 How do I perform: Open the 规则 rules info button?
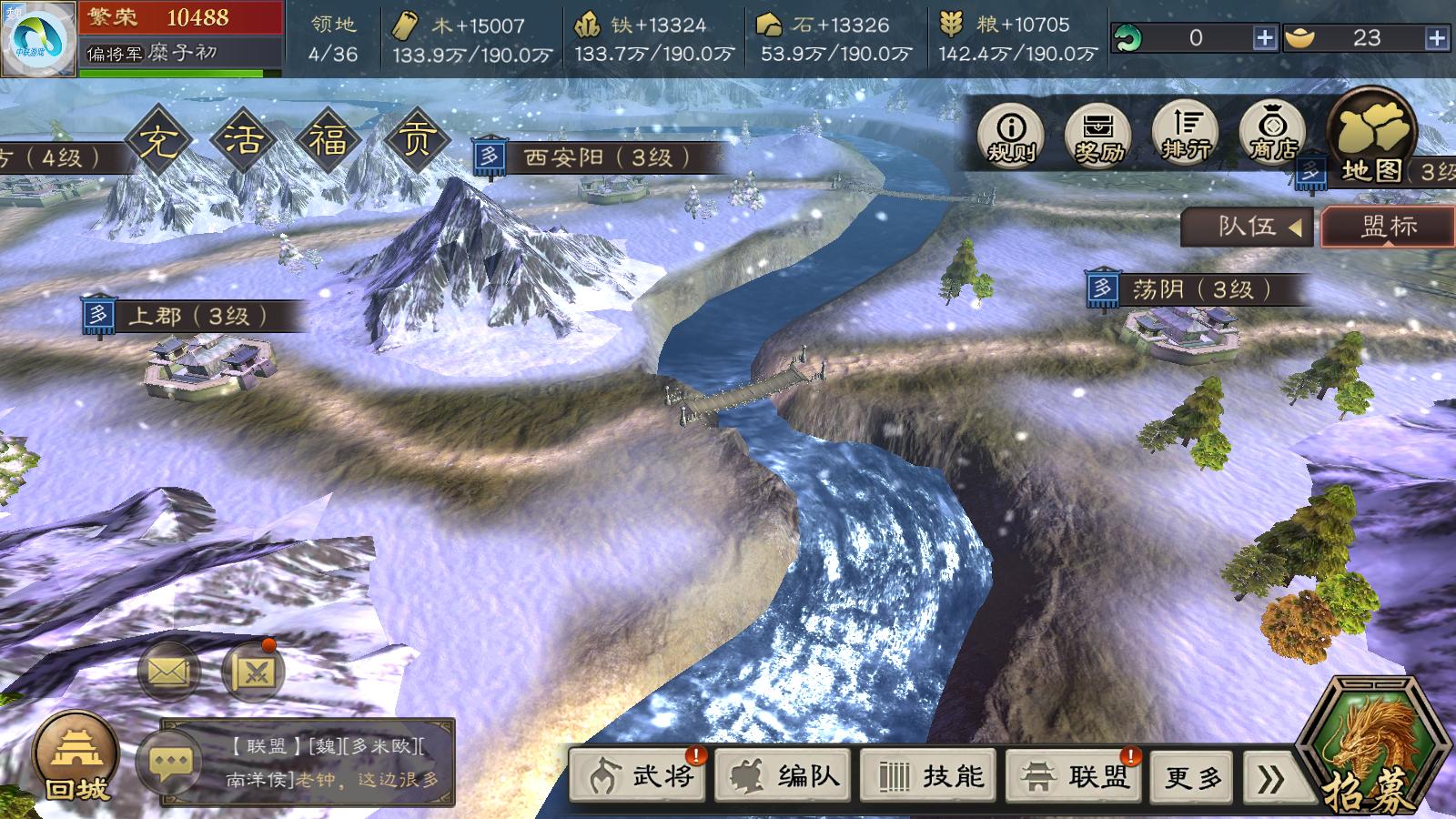coord(1011,136)
